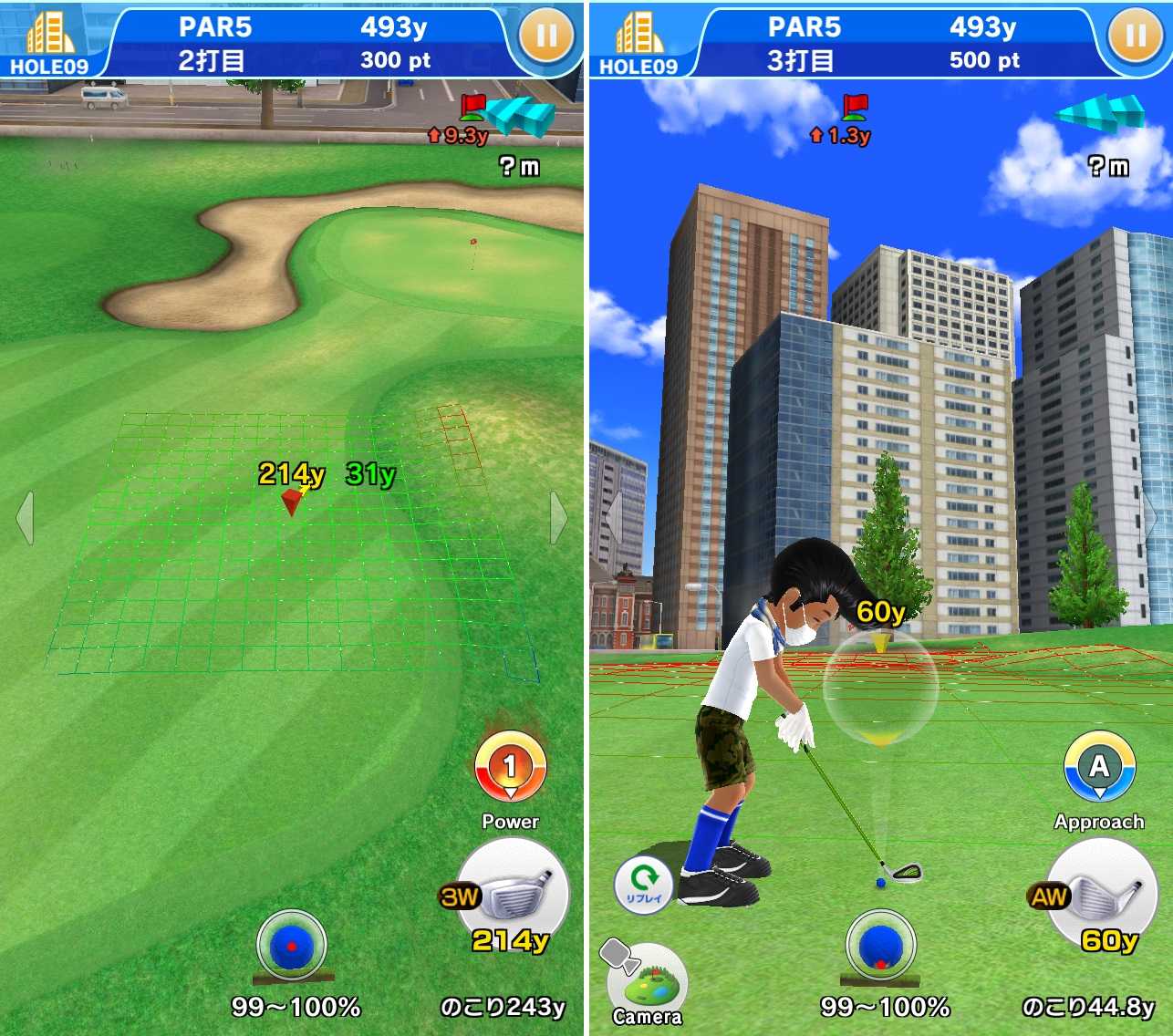The height and width of the screenshot is (1036, 1173).
Task: Open the 3W club selector
Action: tap(513, 895)
